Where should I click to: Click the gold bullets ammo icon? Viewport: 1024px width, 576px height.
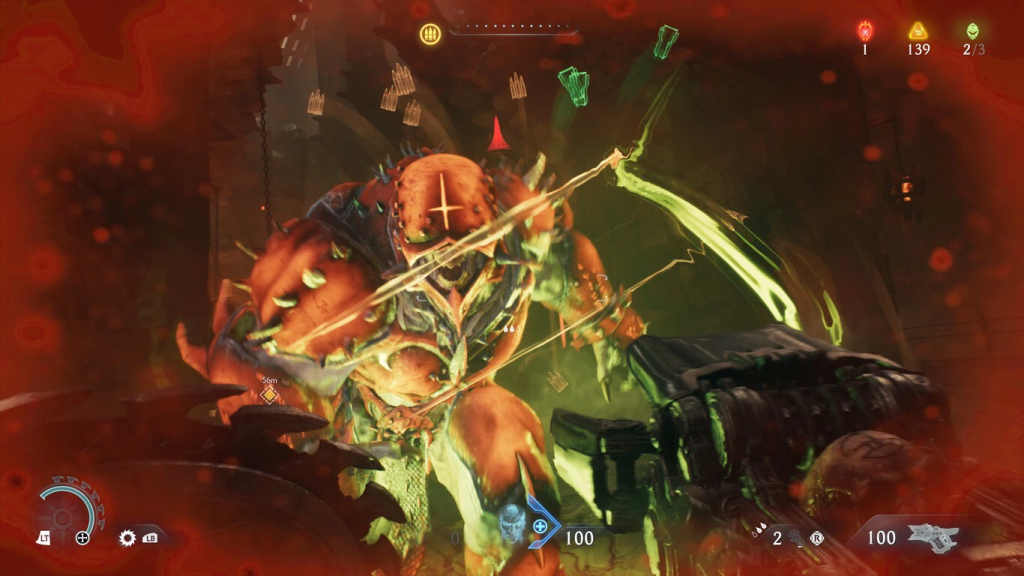[431, 33]
